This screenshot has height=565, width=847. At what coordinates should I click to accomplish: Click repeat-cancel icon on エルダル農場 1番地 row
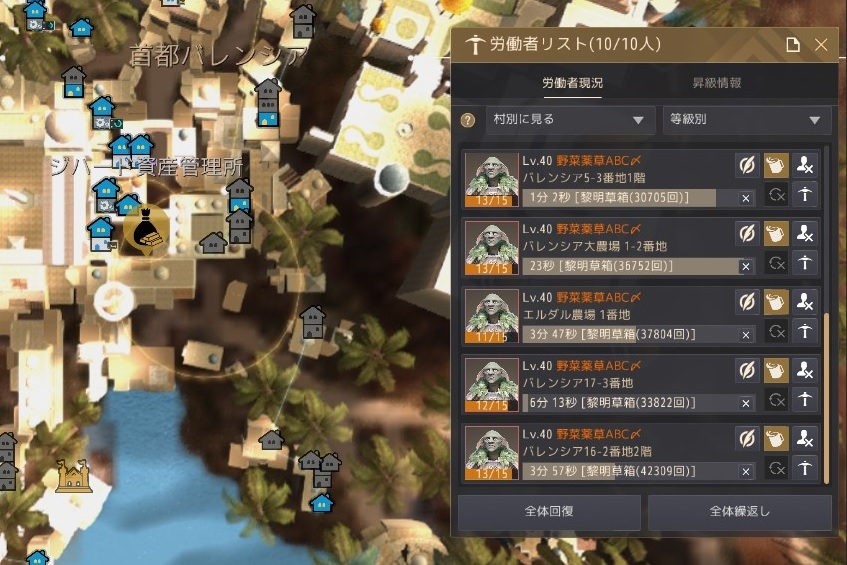(x=776, y=332)
